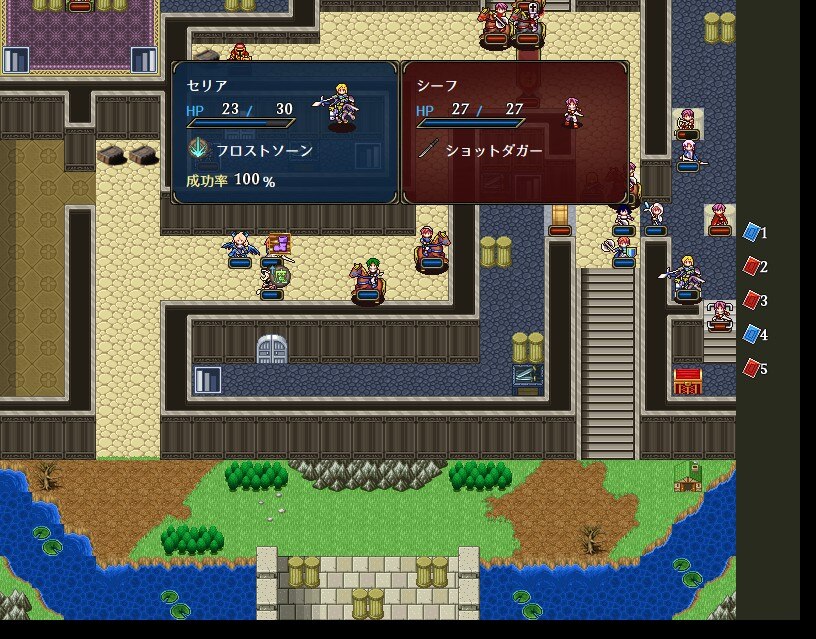Select red turn order entry number 2
Screen dimensions: 816x639
click(x=755, y=267)
